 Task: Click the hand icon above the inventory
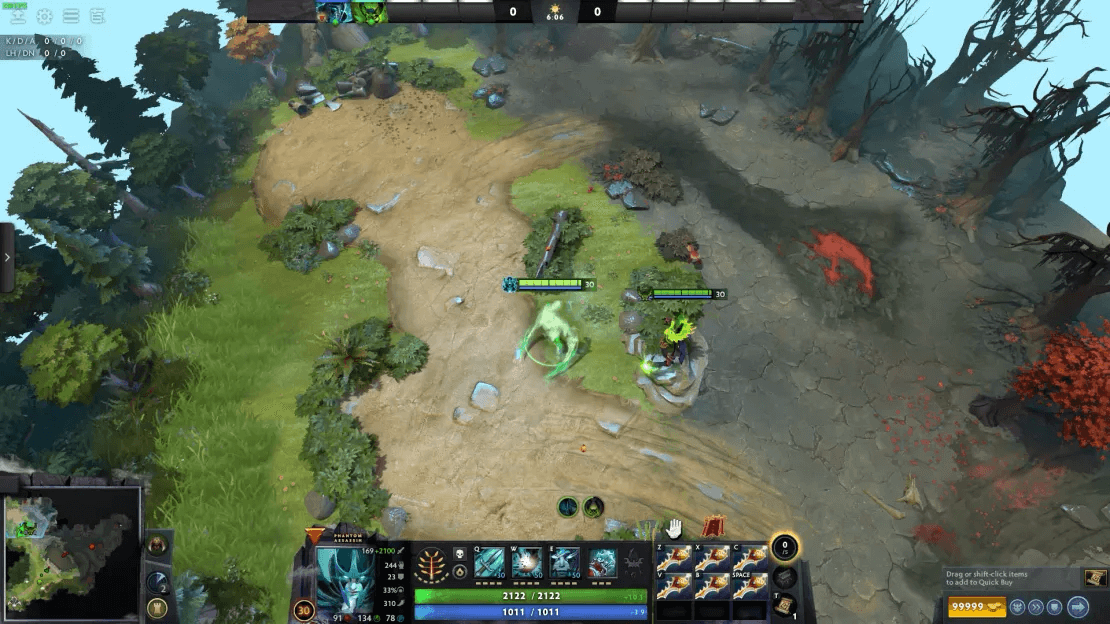click(675, 527)
